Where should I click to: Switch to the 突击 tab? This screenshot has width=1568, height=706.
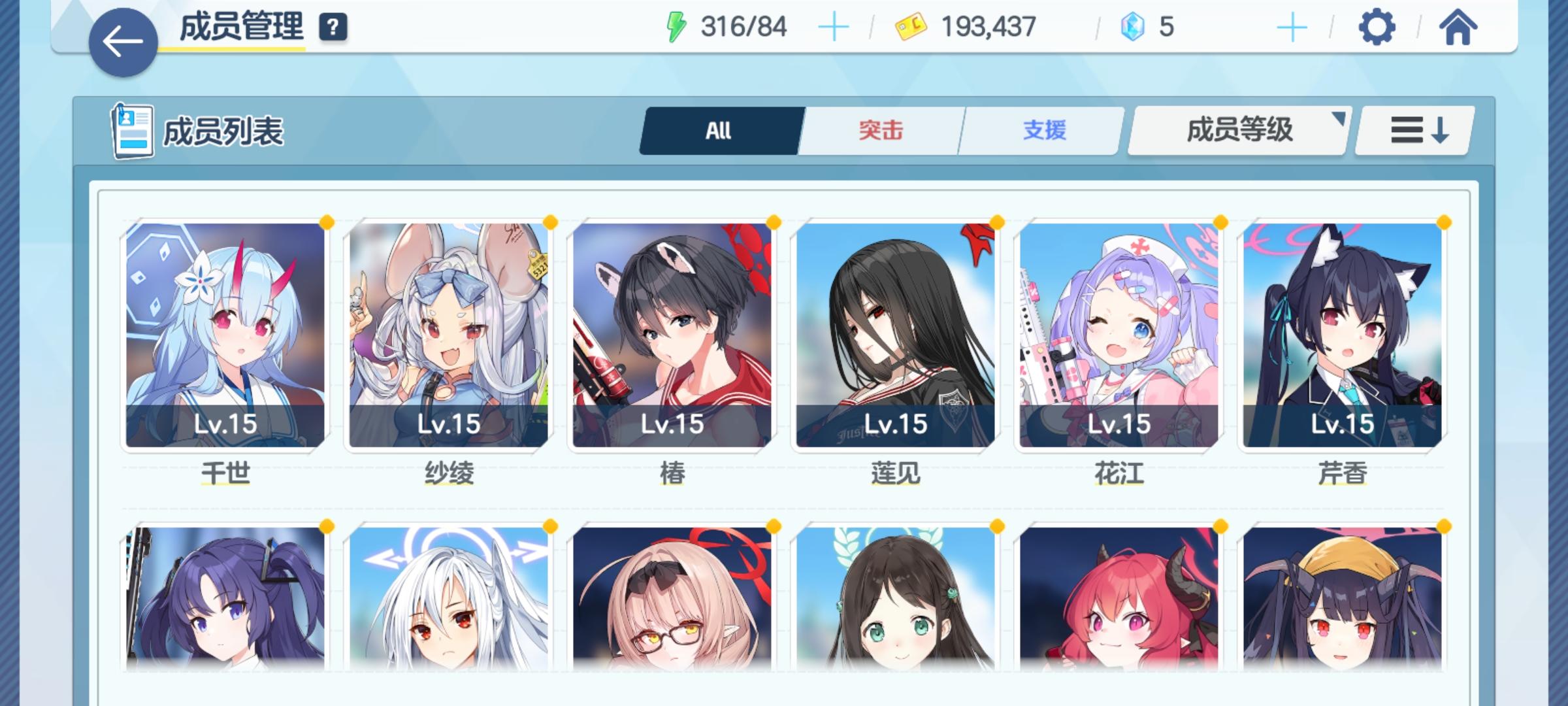click(879, 130)
